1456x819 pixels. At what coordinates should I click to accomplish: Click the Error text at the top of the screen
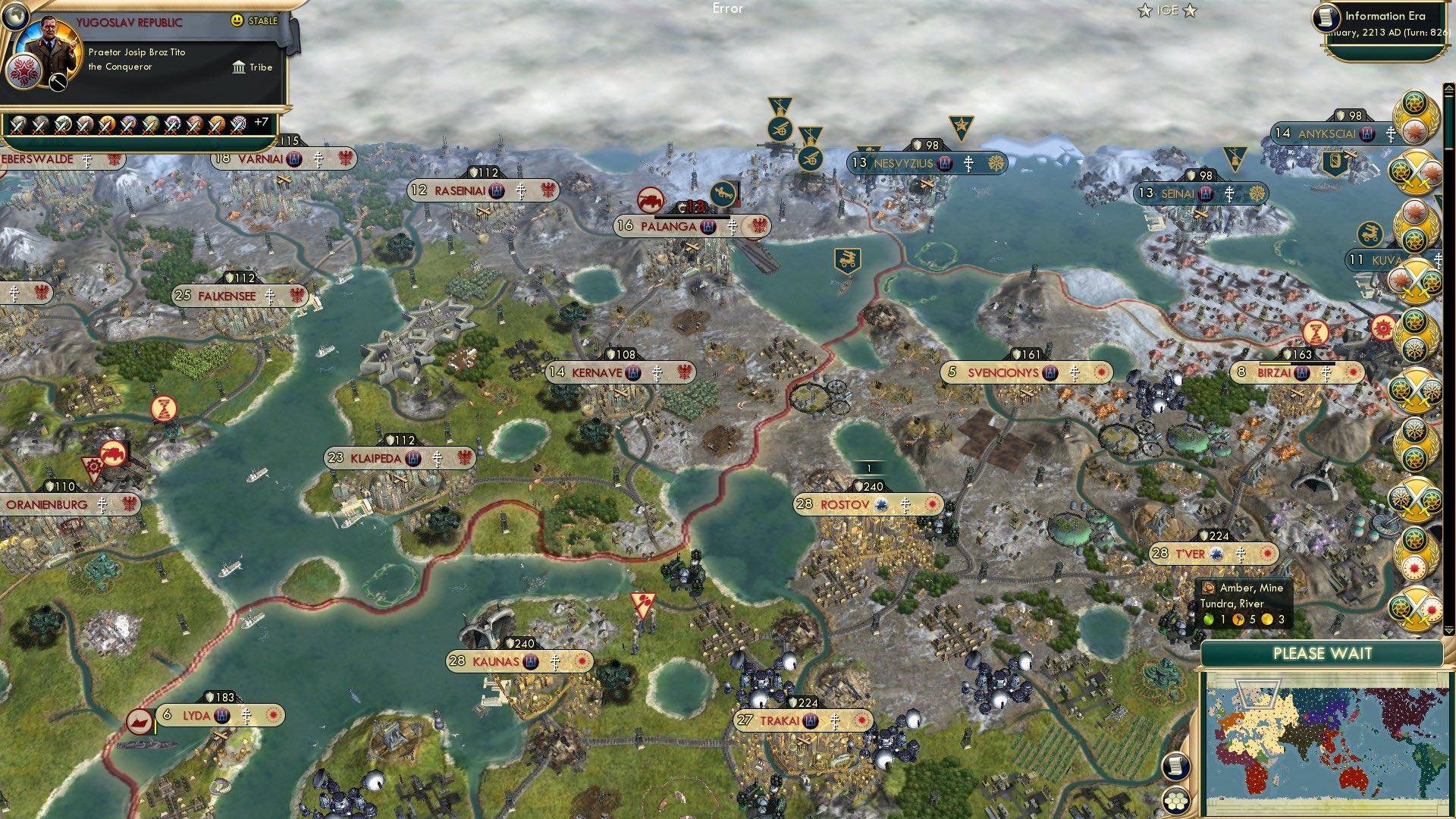click(x=728, y=9)
